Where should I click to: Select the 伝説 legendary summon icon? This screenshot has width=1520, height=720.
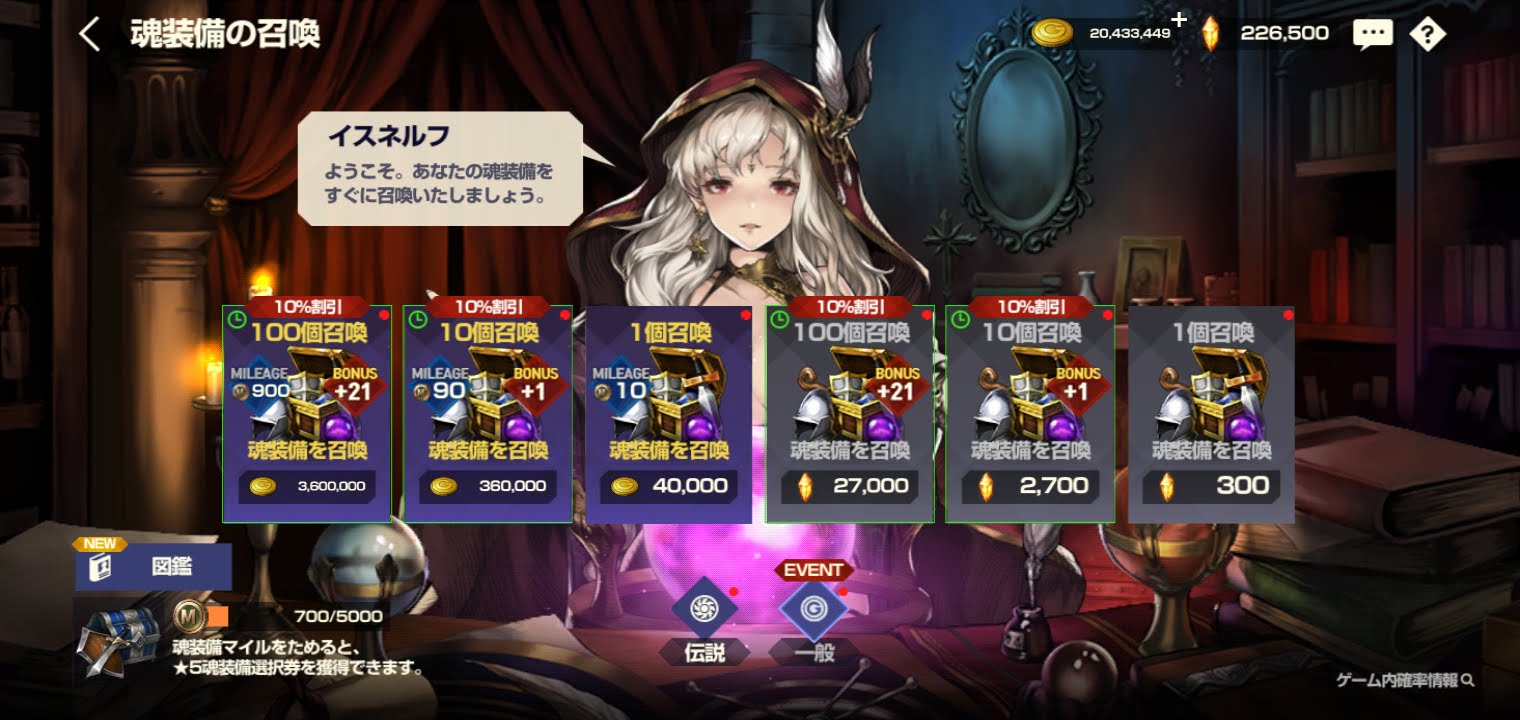(707, 608)
